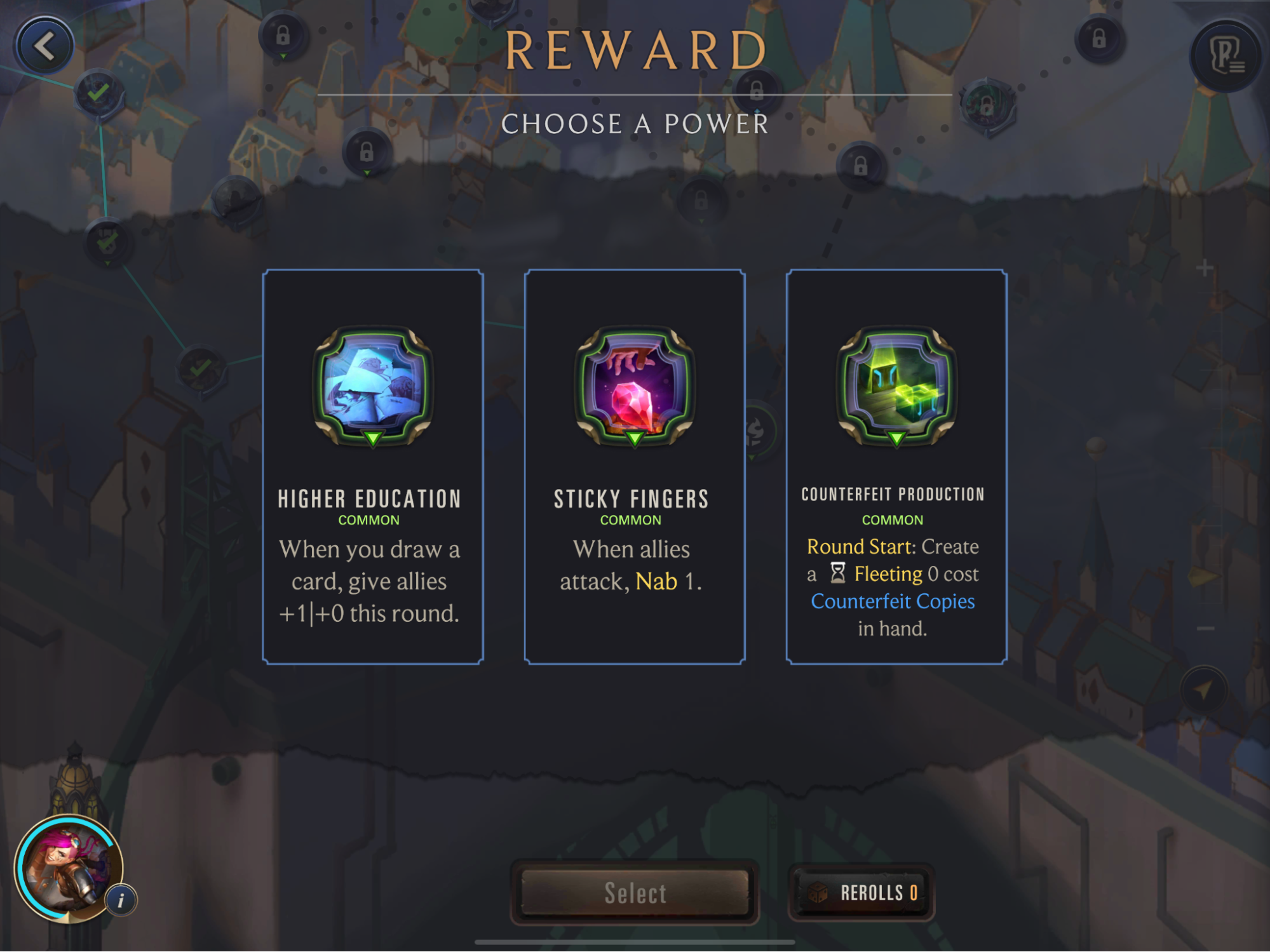
Task: Follow the Counterfeit Copies card link
Action: point(893,601)
